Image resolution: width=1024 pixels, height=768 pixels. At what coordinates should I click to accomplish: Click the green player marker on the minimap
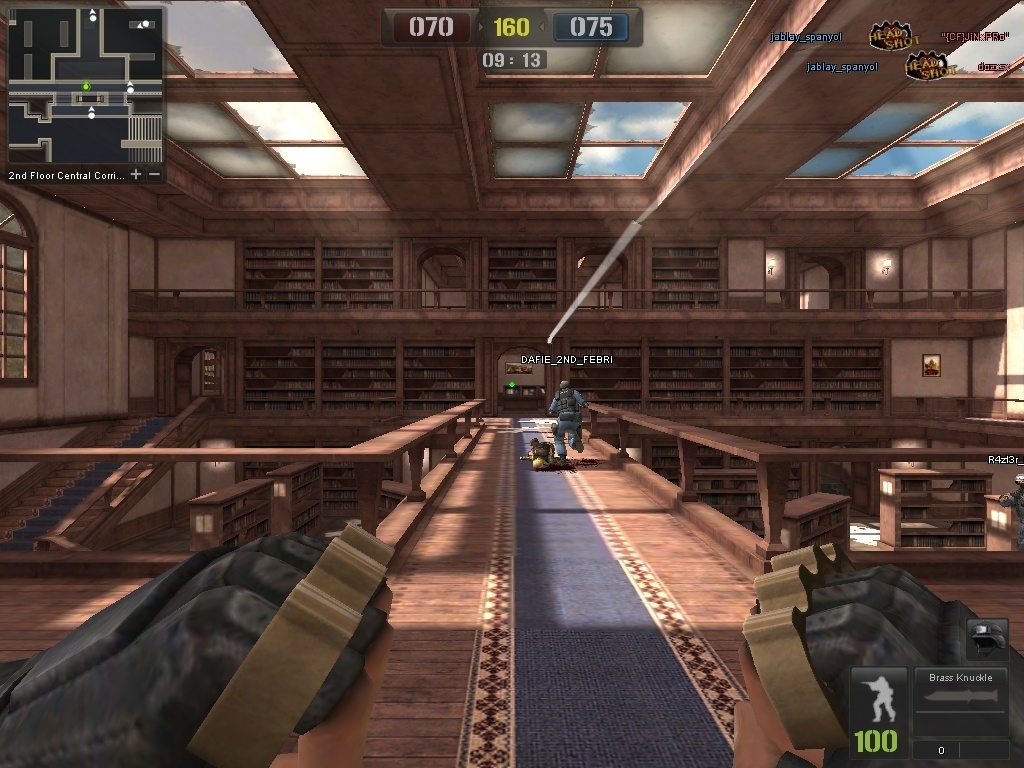point(86,87)
